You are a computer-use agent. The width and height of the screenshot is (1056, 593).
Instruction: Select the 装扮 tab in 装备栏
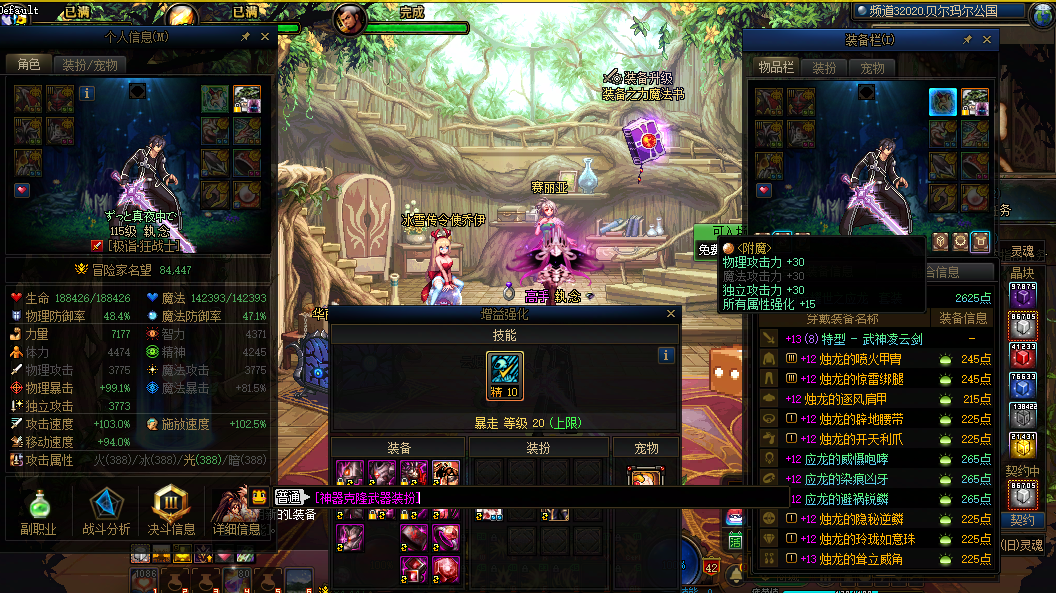pos(824,69)
